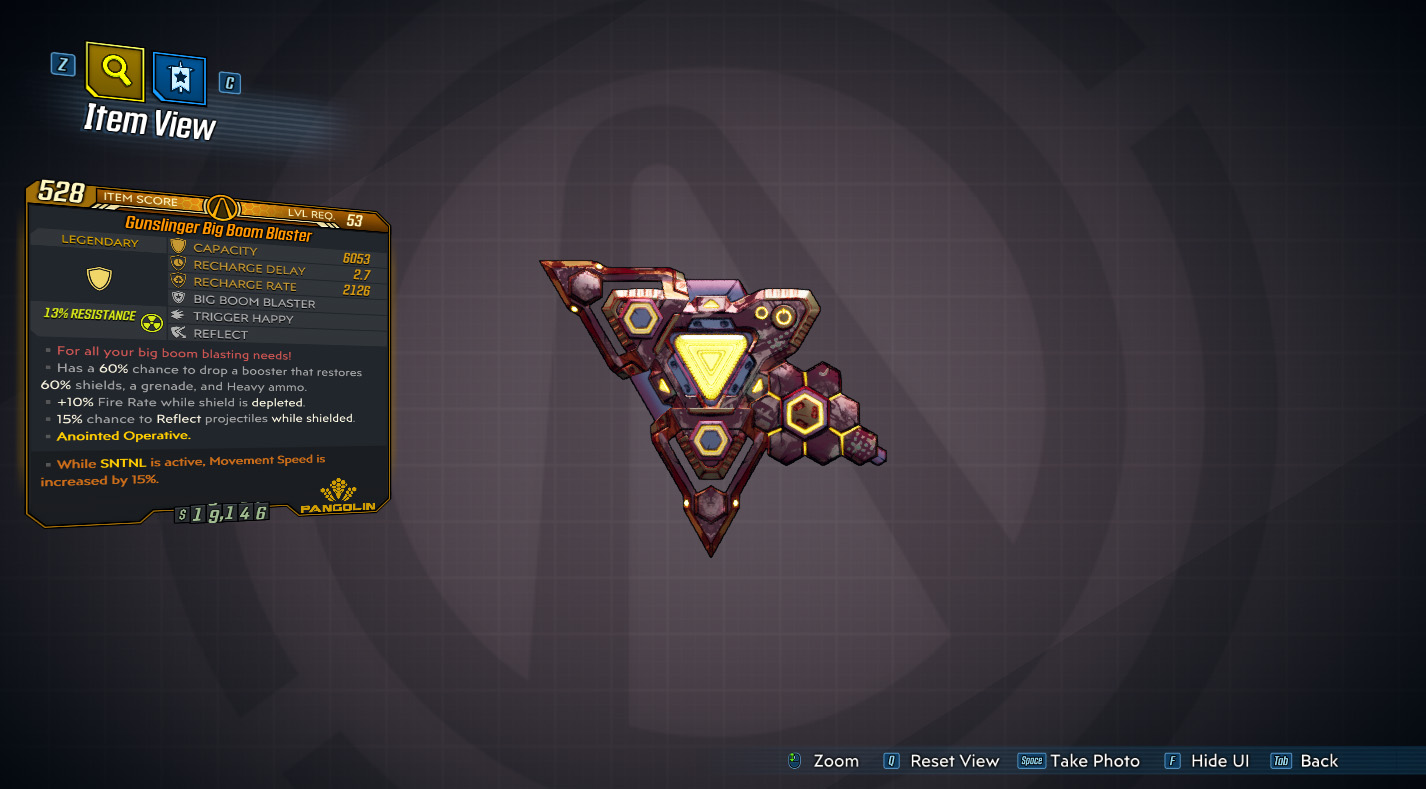The width and height of the screenshot is (1426, 789).
Task: Click the C key hint badge
Action: coord(228,83)
